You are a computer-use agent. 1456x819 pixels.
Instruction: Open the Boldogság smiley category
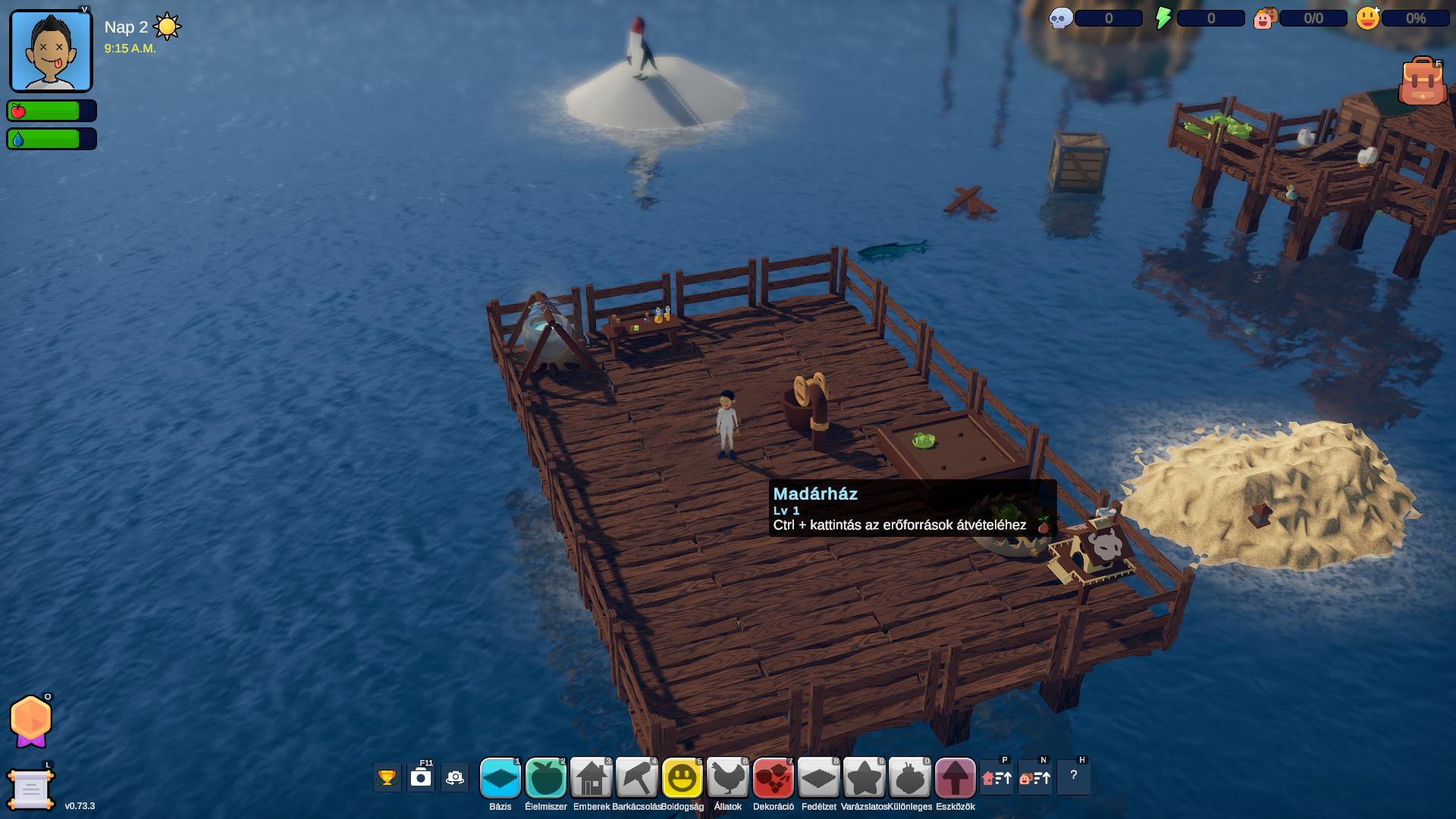click(682, 778)
